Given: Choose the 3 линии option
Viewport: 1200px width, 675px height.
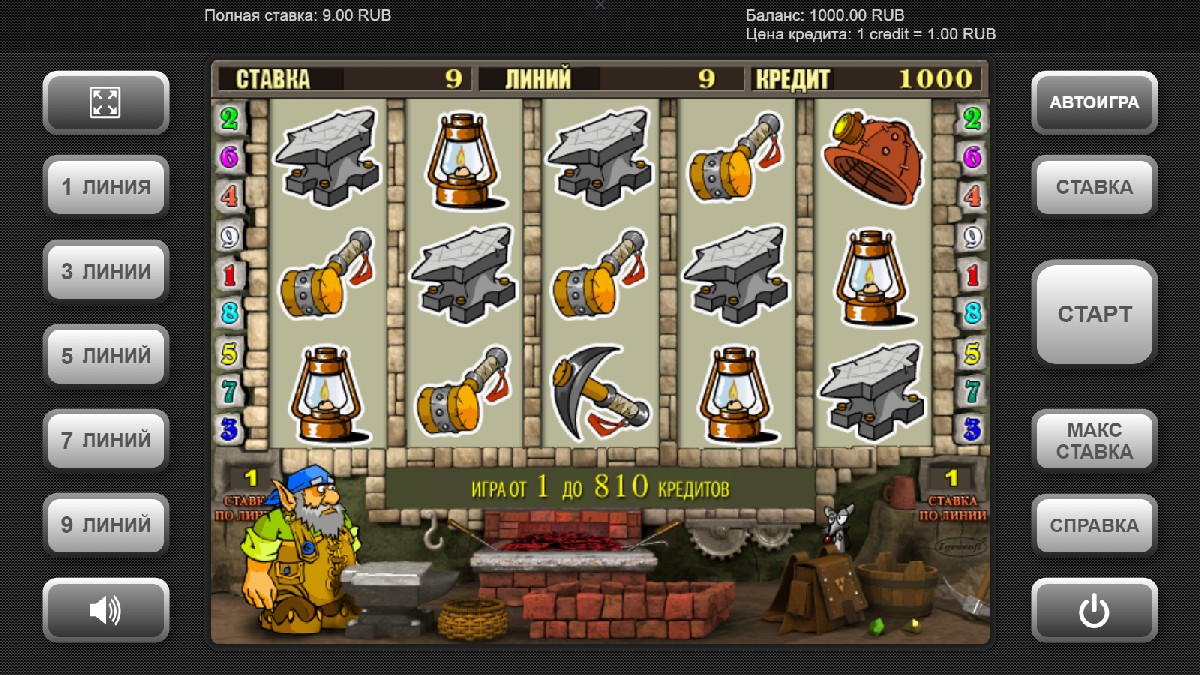Looking at the screenshot, I should 105,271.
